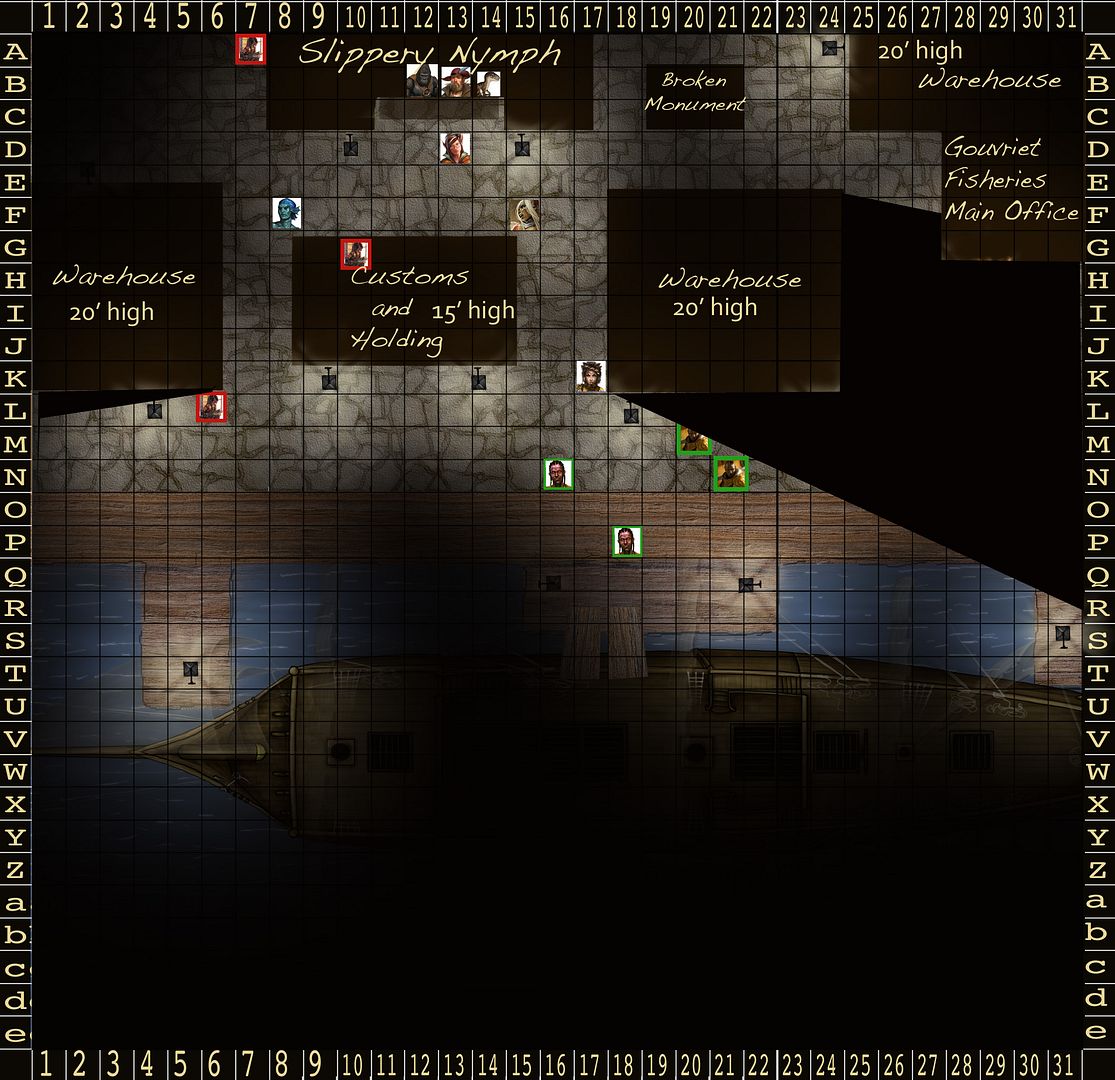Choose the pointy-eared character with goggles token
Image resolution: width=1115 pixels, height=1080 pixels.
pyautogui.click(x=455, y=148)
